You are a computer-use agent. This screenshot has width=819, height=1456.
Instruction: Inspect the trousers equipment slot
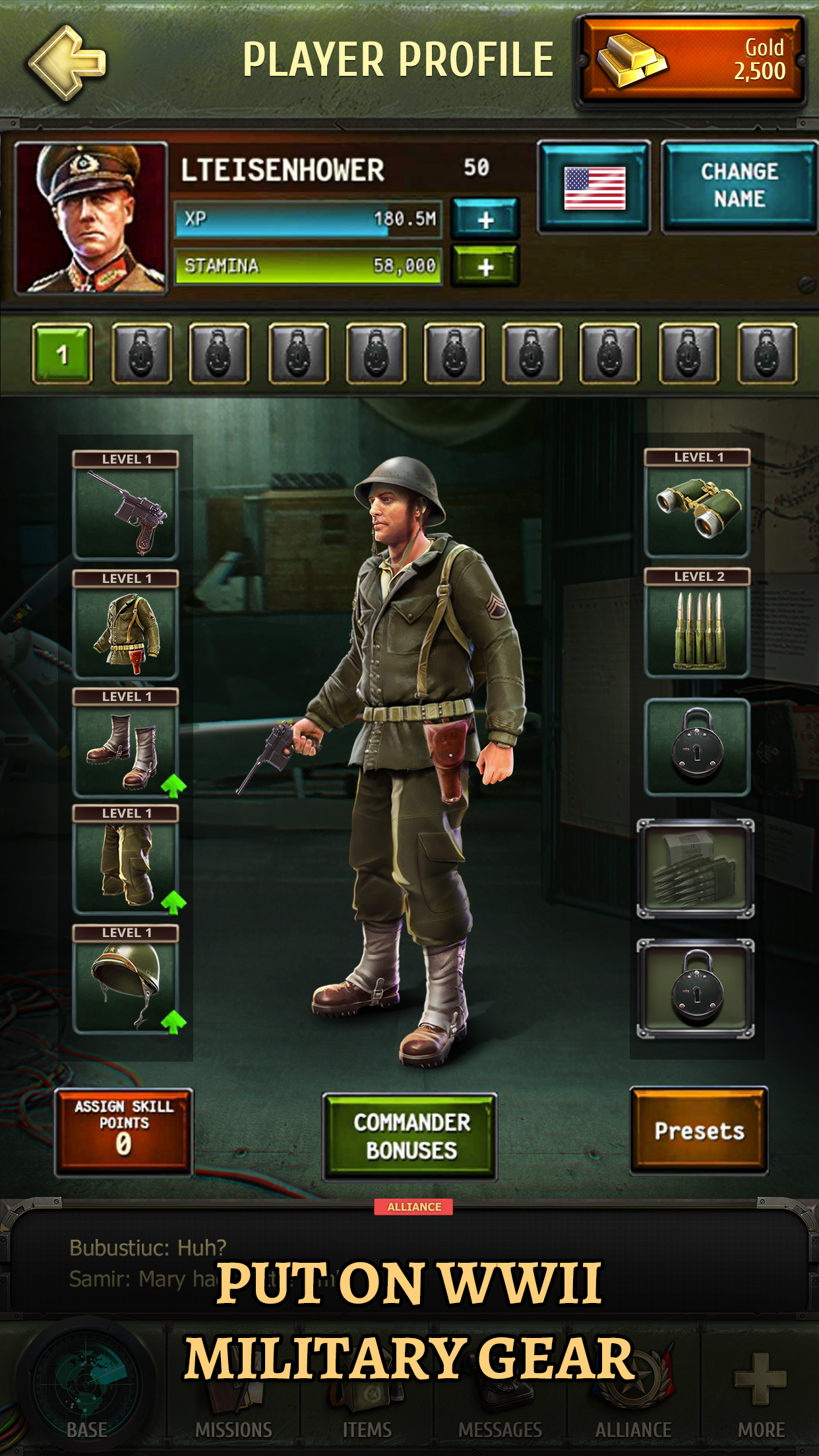pos(125,865)
